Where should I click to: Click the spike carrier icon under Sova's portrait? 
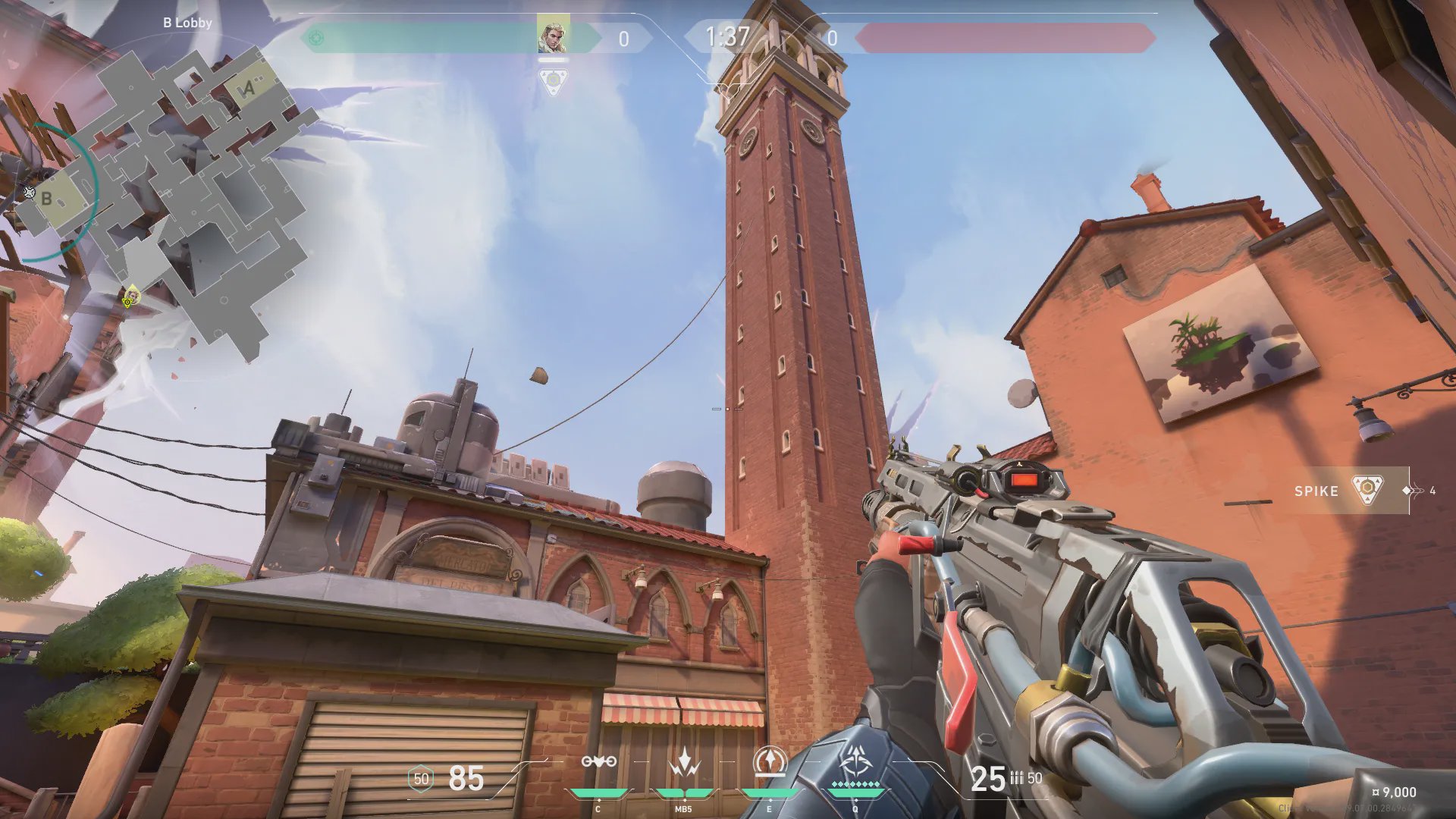[x=554, y=80]
